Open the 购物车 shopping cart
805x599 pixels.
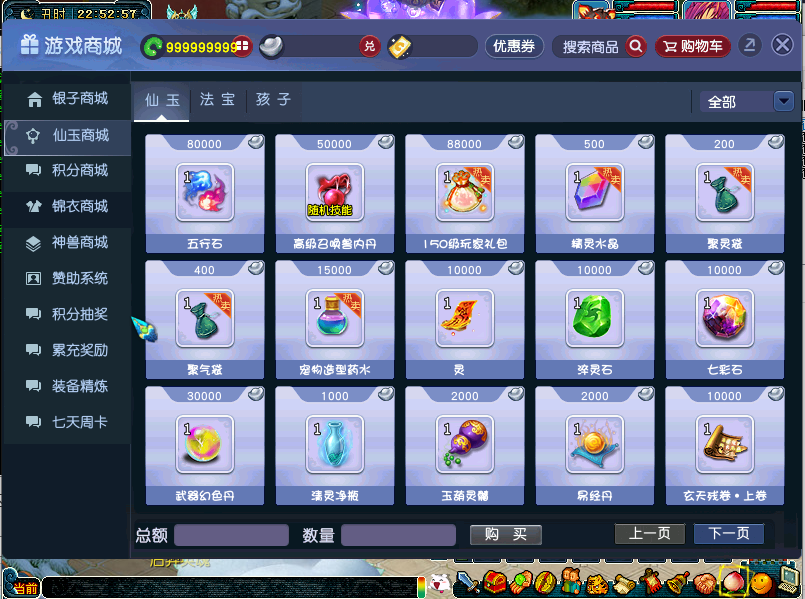click(x=693, y=47)
